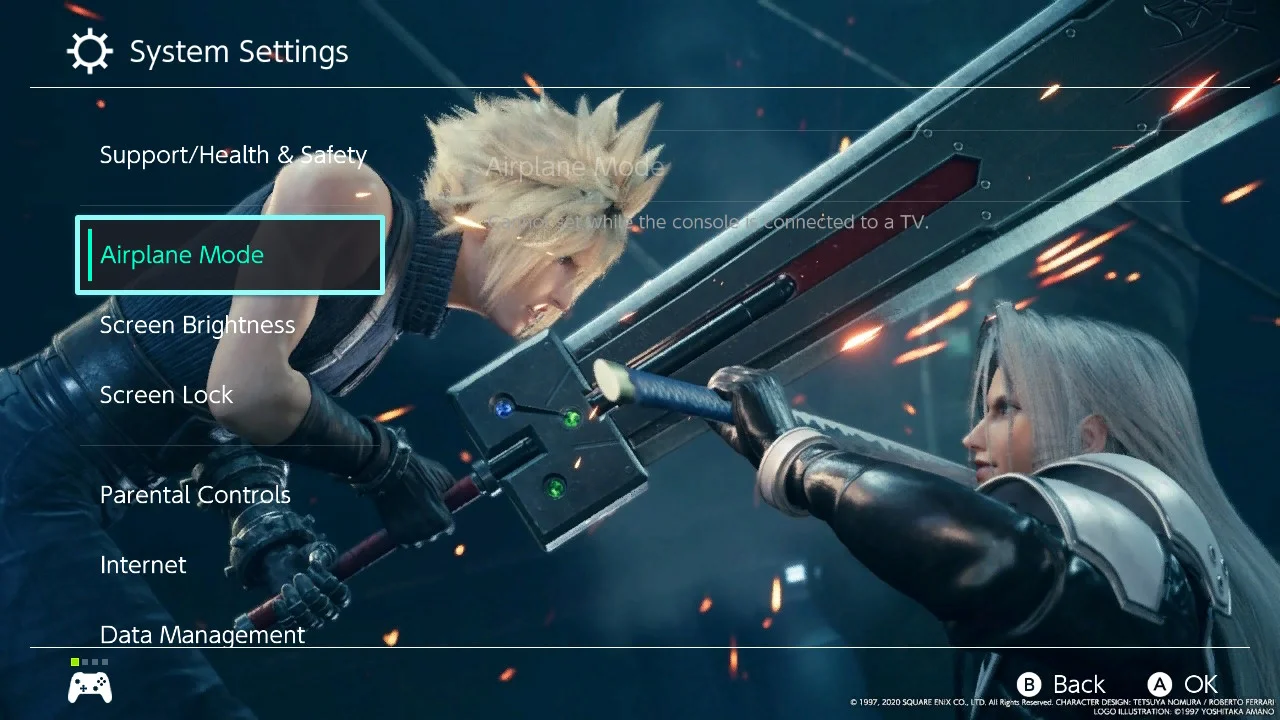Toggle Airplane Mode on
This screenshot has width=1280, height=720.
pyautogui.click(x=181, y=254)
